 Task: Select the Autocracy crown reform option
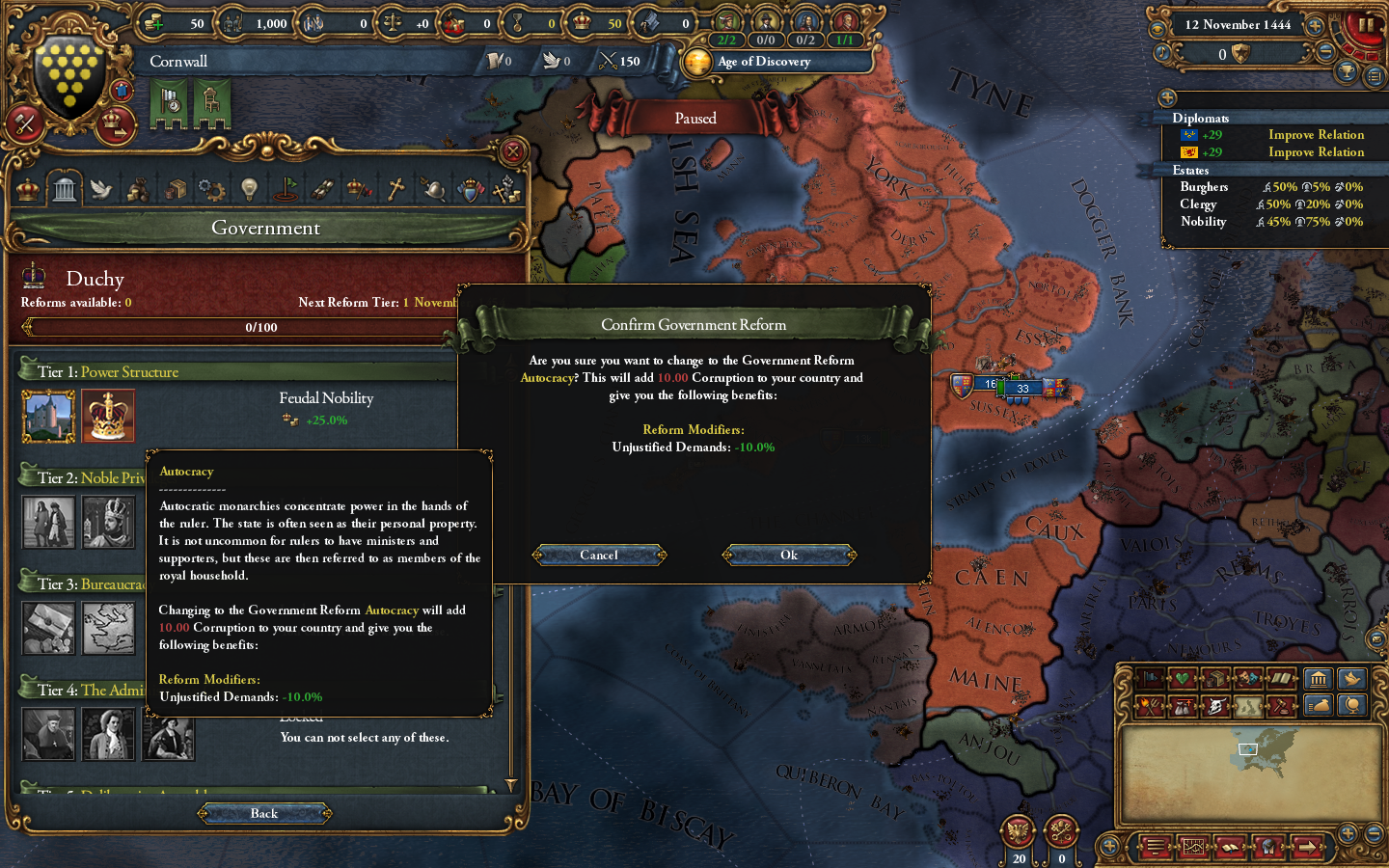click(x=108, y=416)
